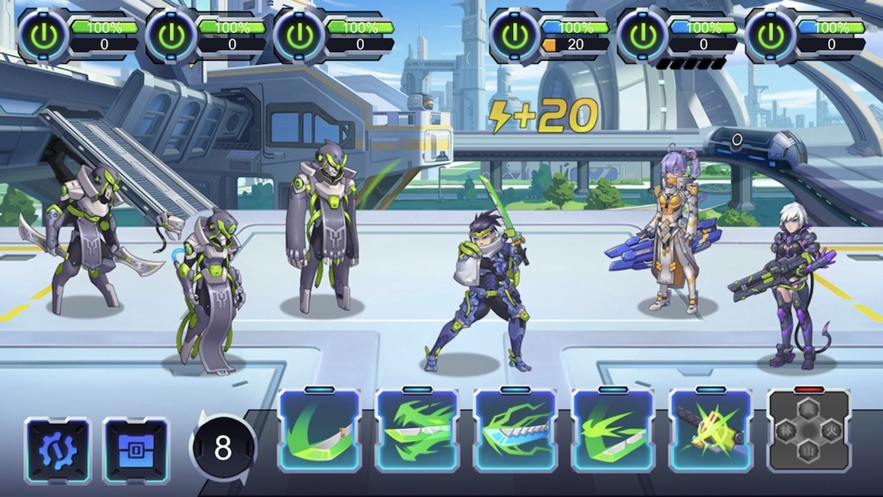This screenshot has height=497, width=883.
Task: Trigger the yellow burst weapon skill card
Action: point(710,430)
